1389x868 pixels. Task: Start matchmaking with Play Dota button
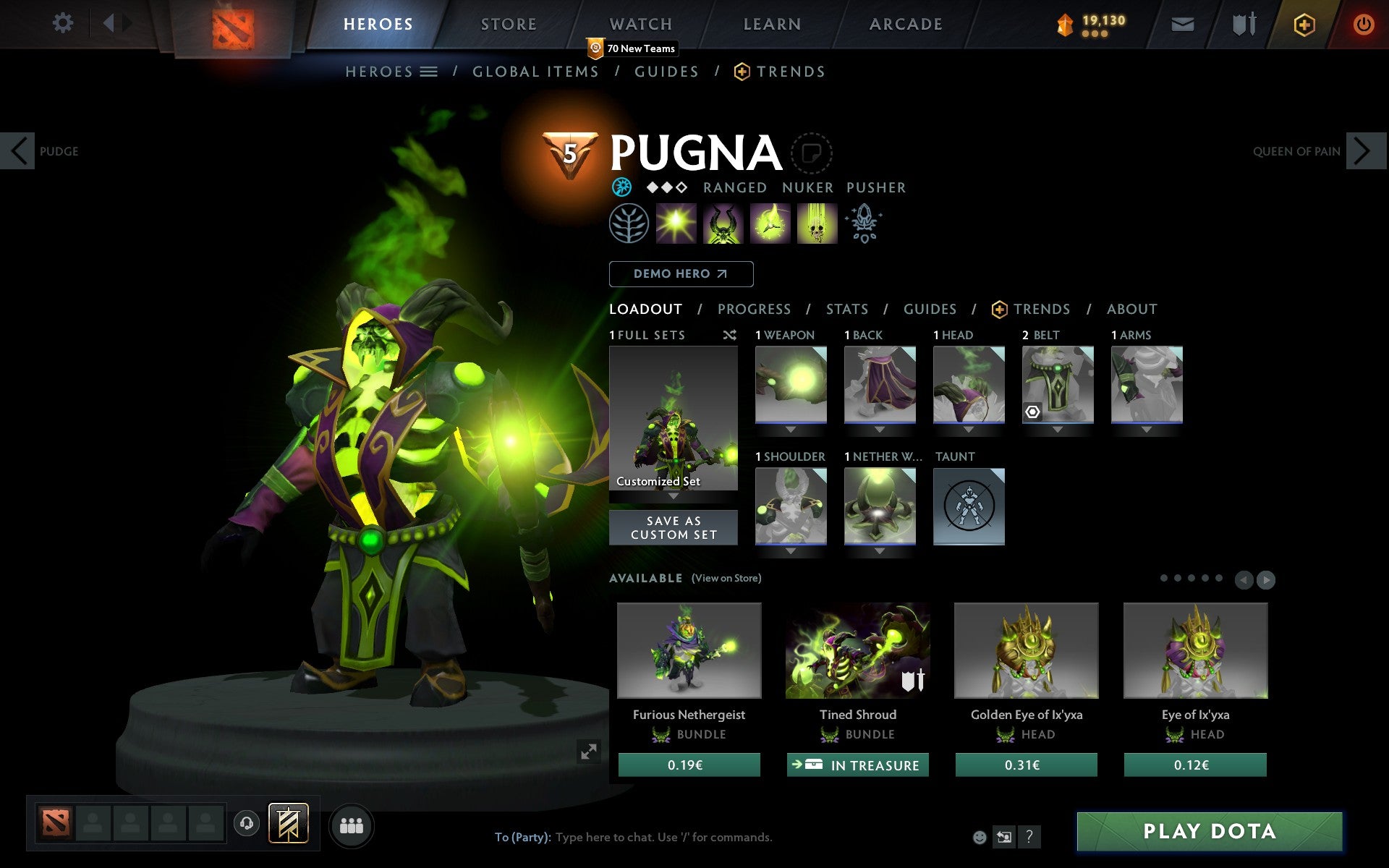click(x=1209, y=831)
